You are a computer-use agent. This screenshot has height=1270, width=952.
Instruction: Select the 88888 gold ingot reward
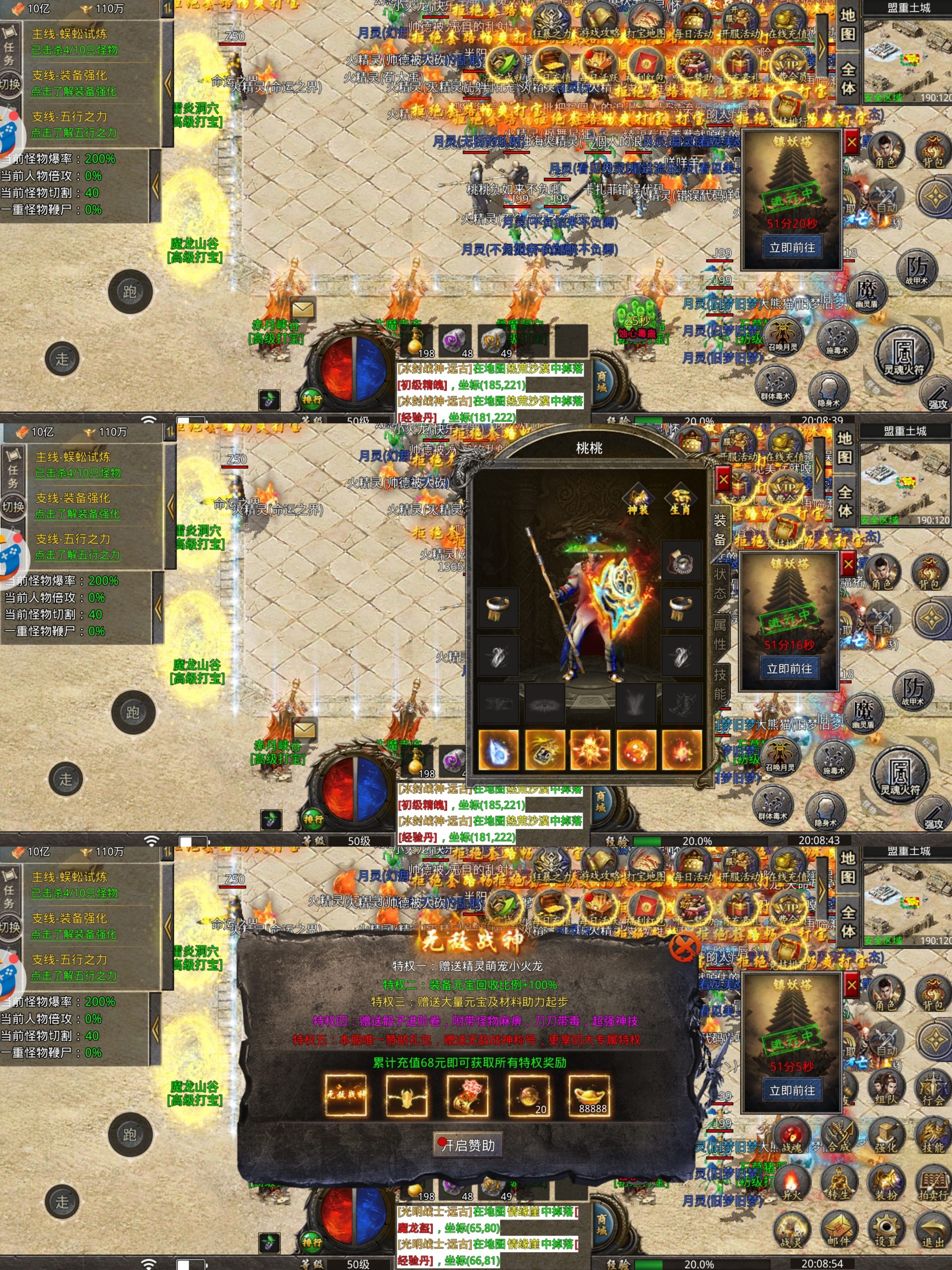[590, 1096]
